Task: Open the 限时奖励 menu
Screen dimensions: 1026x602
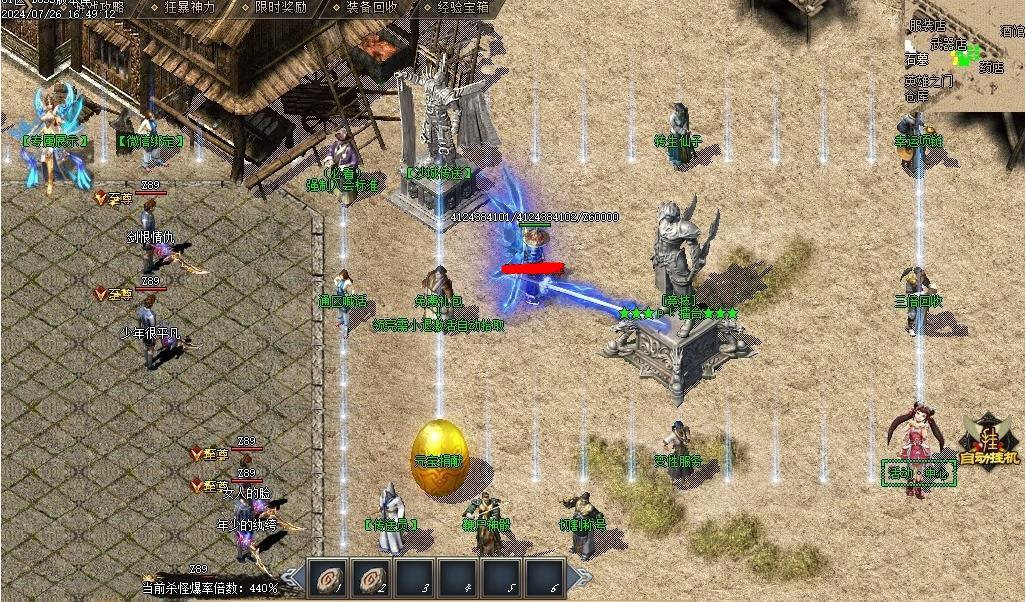Action: click(280, 7)
